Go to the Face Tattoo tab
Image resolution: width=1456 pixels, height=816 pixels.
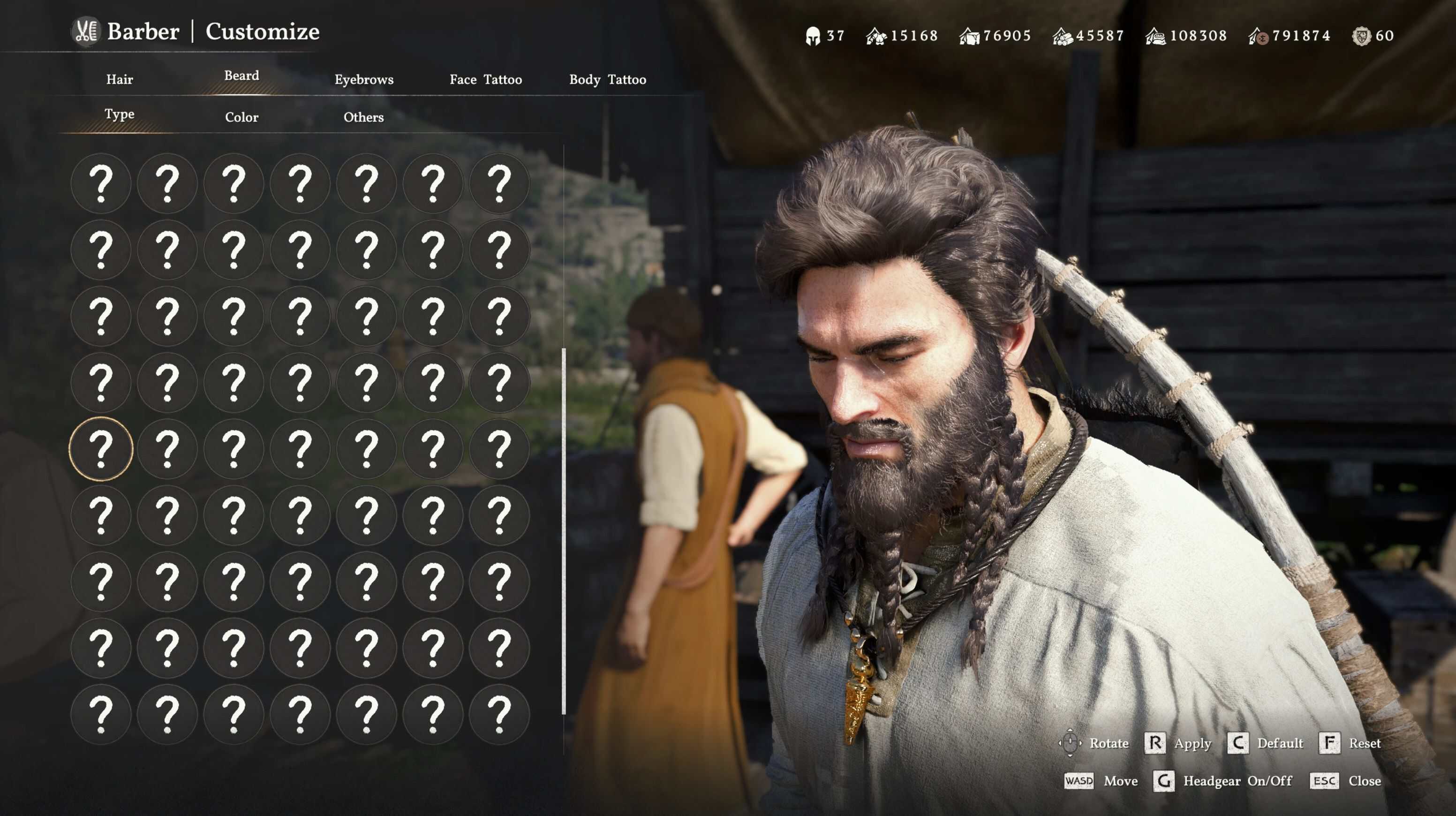pyautogui.click(x=485, y=80)
